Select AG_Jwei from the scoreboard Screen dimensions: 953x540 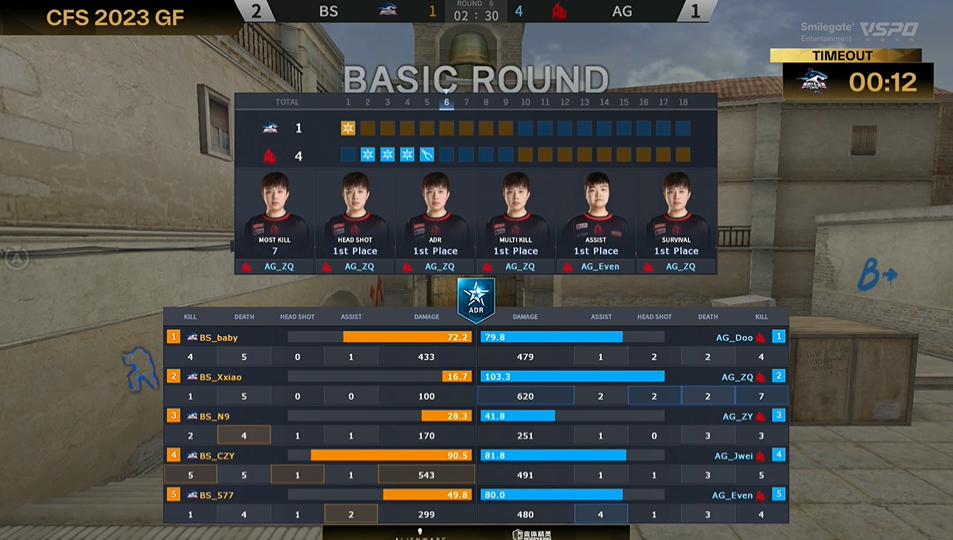tap(734, 455)
